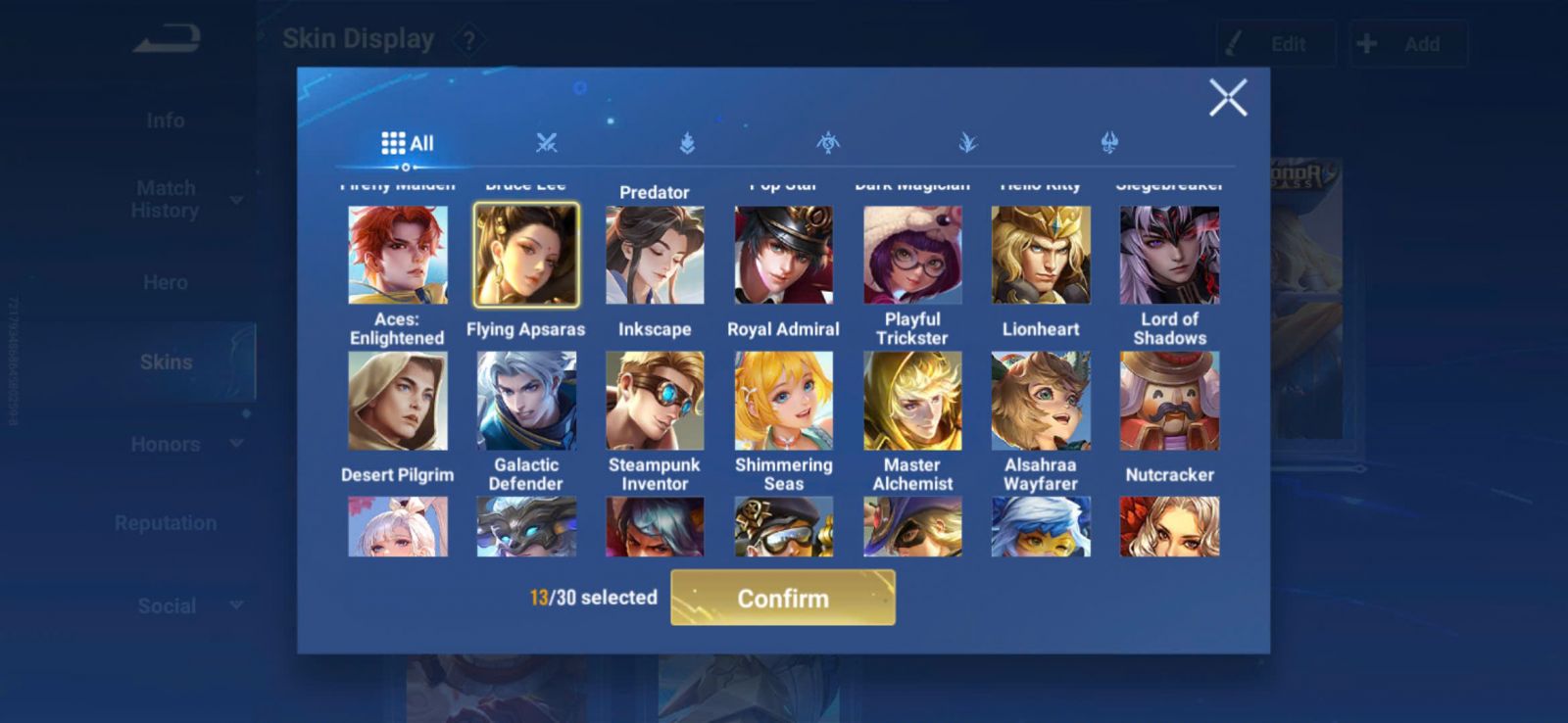Viewport: 1568px width, 723px height.
Task: Pick the Lord of Shadows skin
Action: click(1169, 255)
